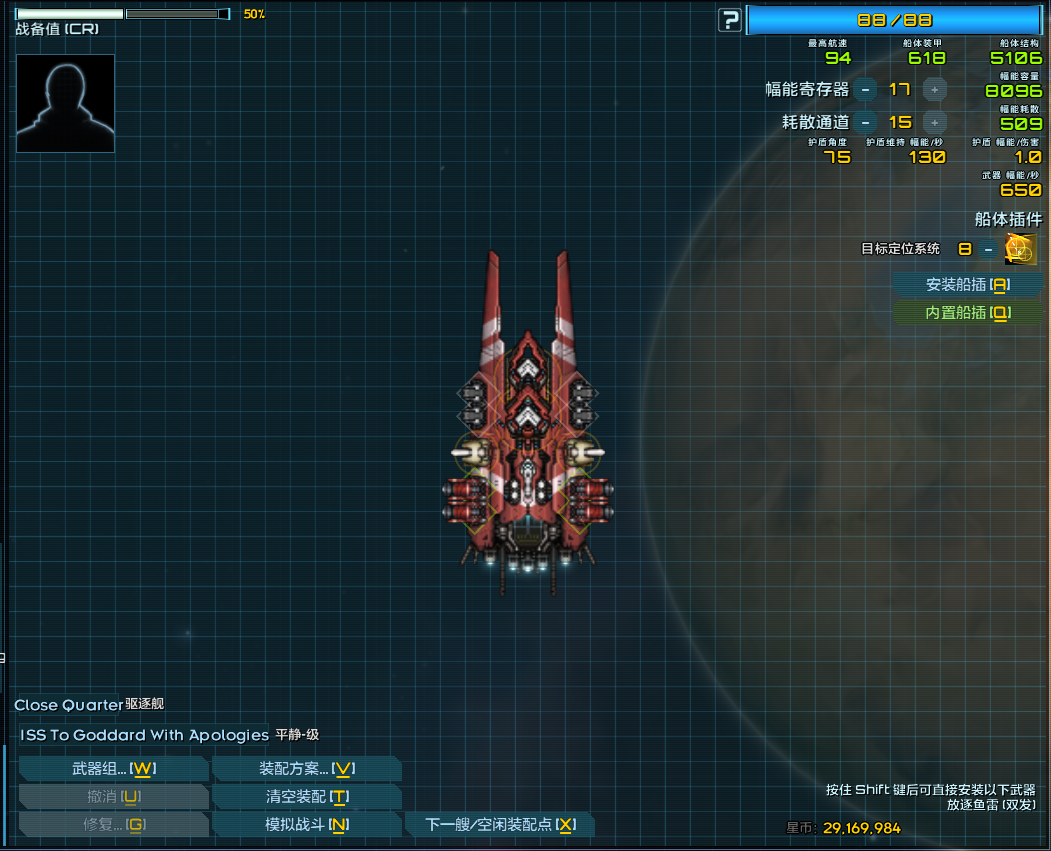Go to 下一艘/空闲装配点 next ship
This screenshot has height=851, width=1051.
500,825
